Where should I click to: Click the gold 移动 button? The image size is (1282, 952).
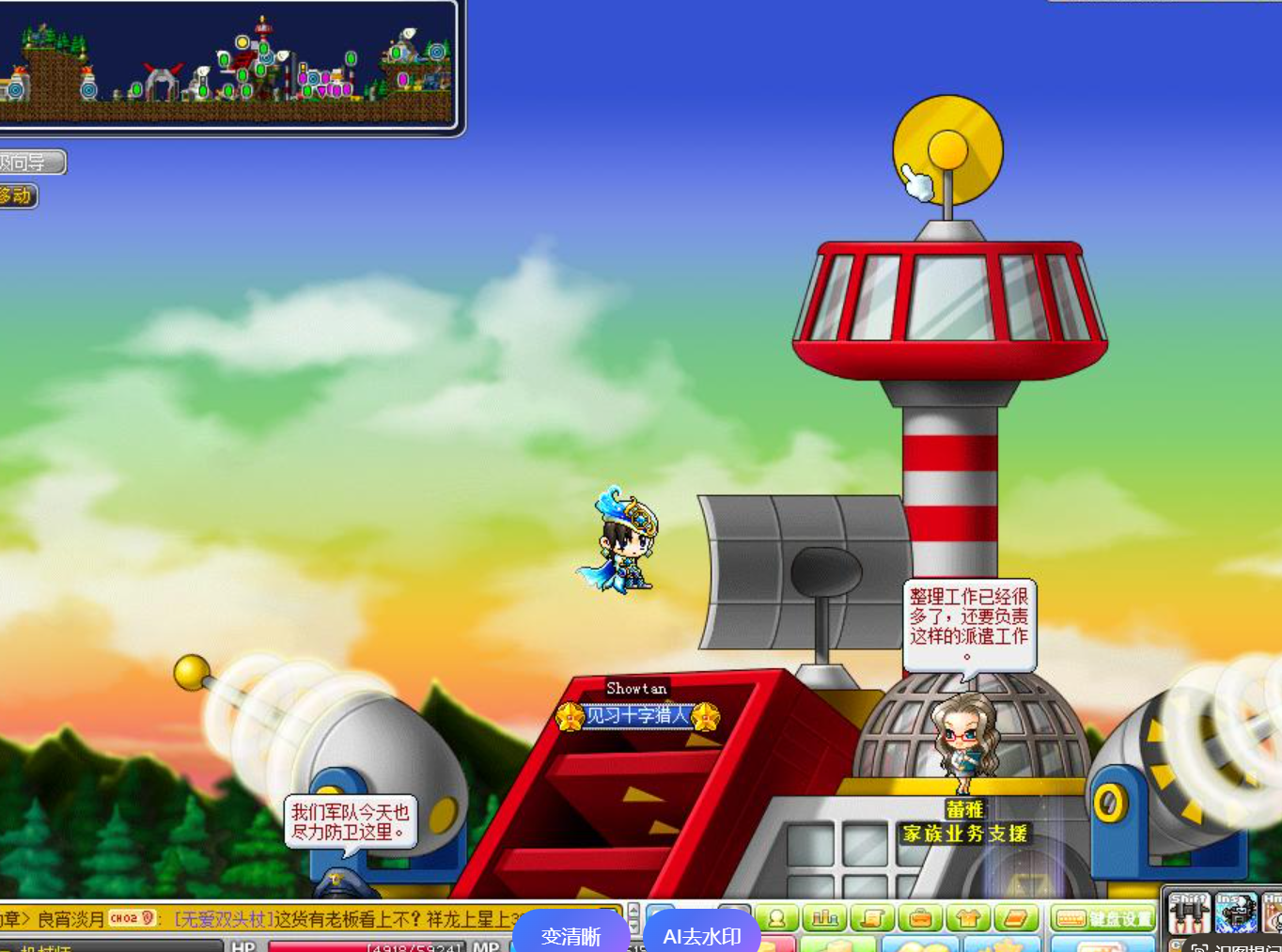tap(17, 195)
